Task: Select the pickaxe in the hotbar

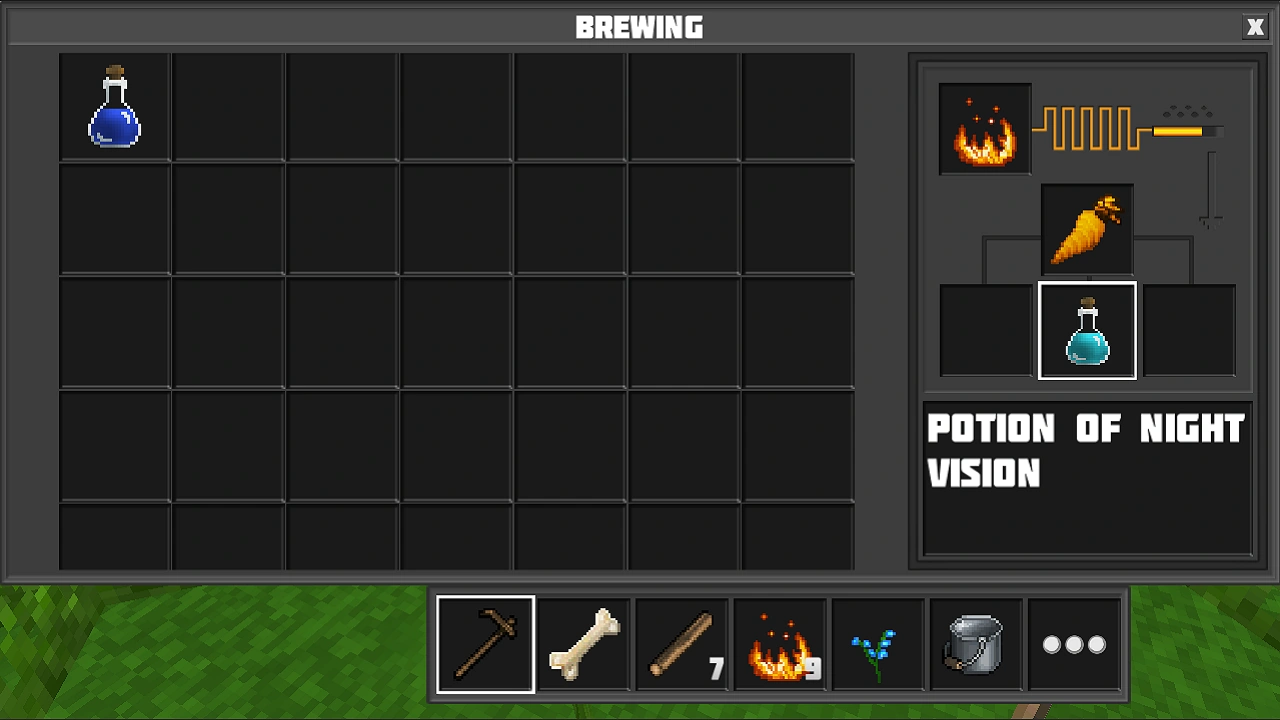Action: [x=485, y=643]
